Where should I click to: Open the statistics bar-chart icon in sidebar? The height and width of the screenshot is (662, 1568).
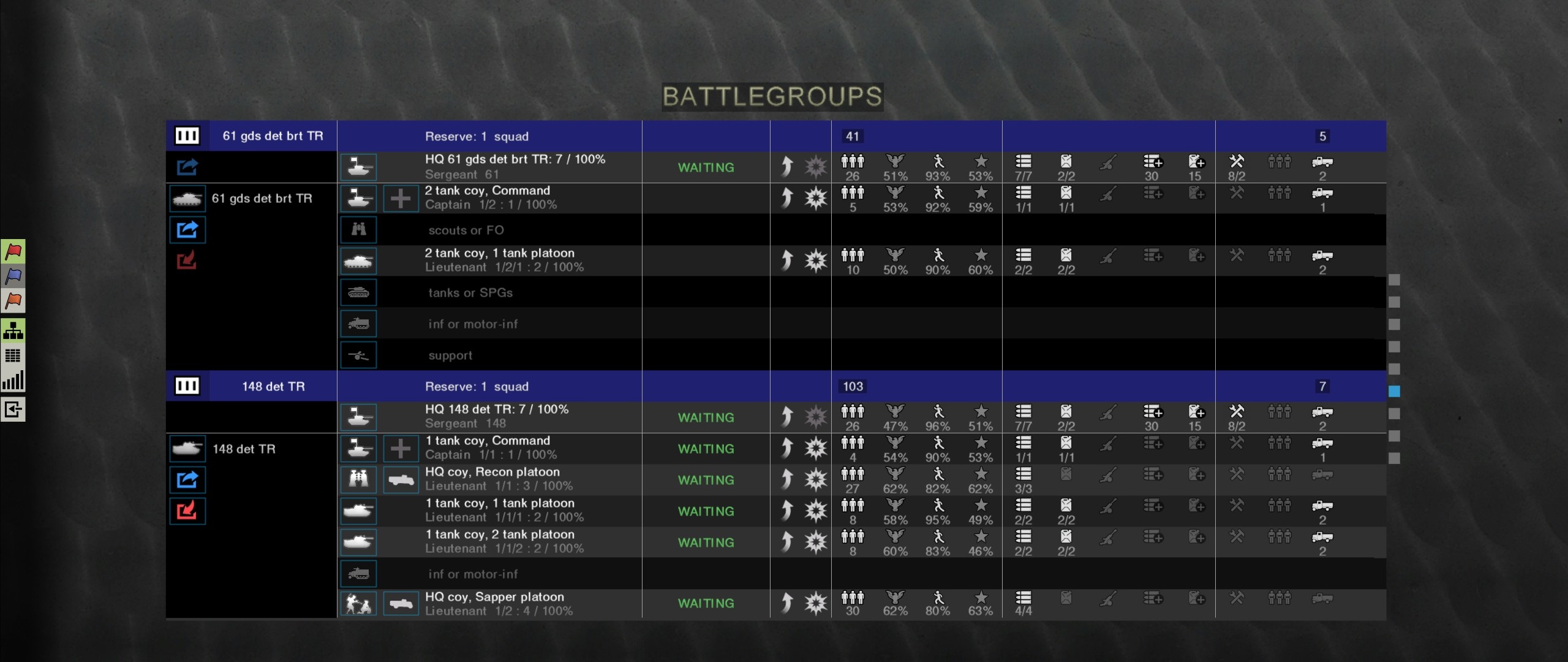[13, 381]
